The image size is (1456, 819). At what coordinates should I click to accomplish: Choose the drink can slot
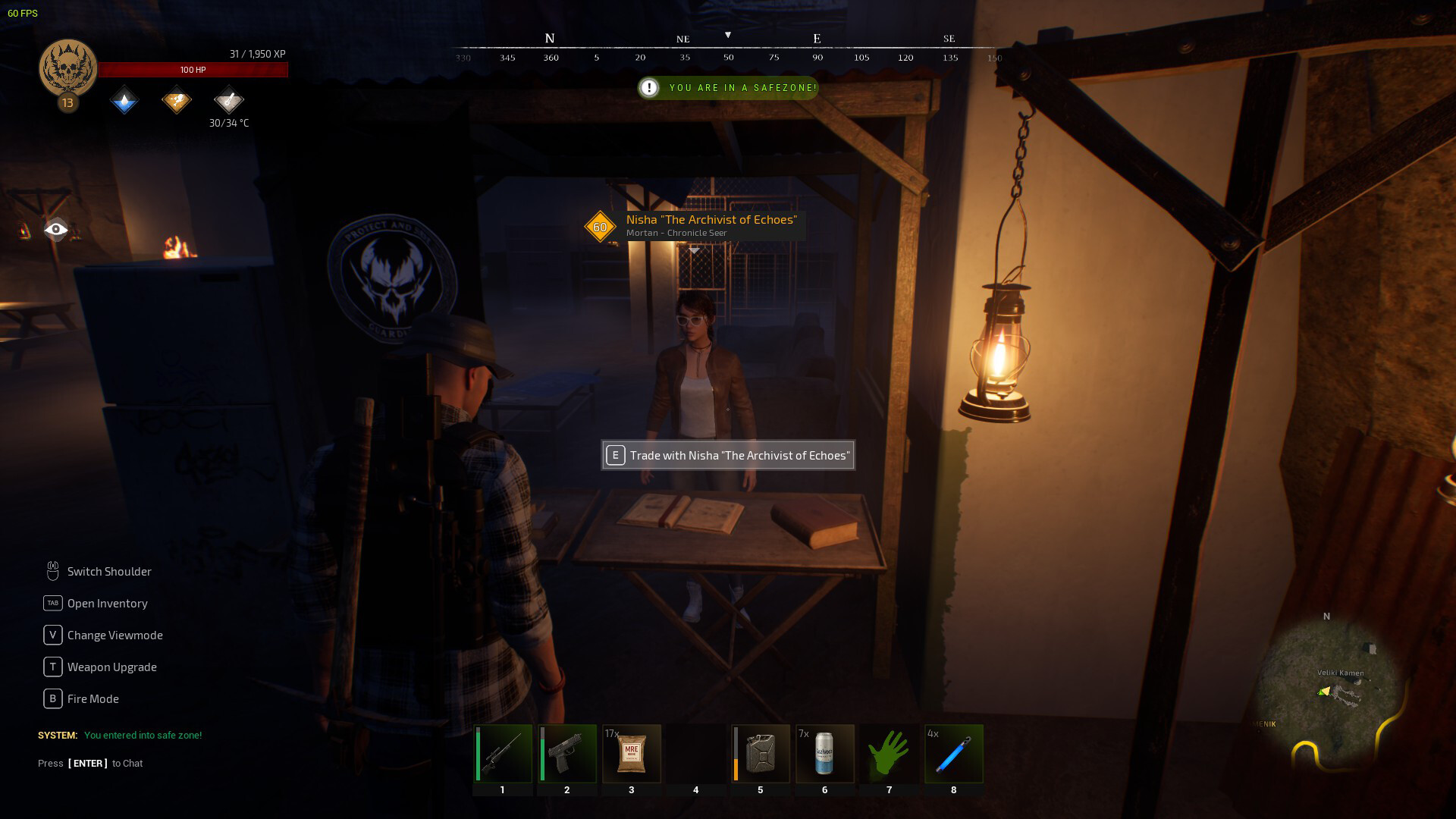point(824,753)
